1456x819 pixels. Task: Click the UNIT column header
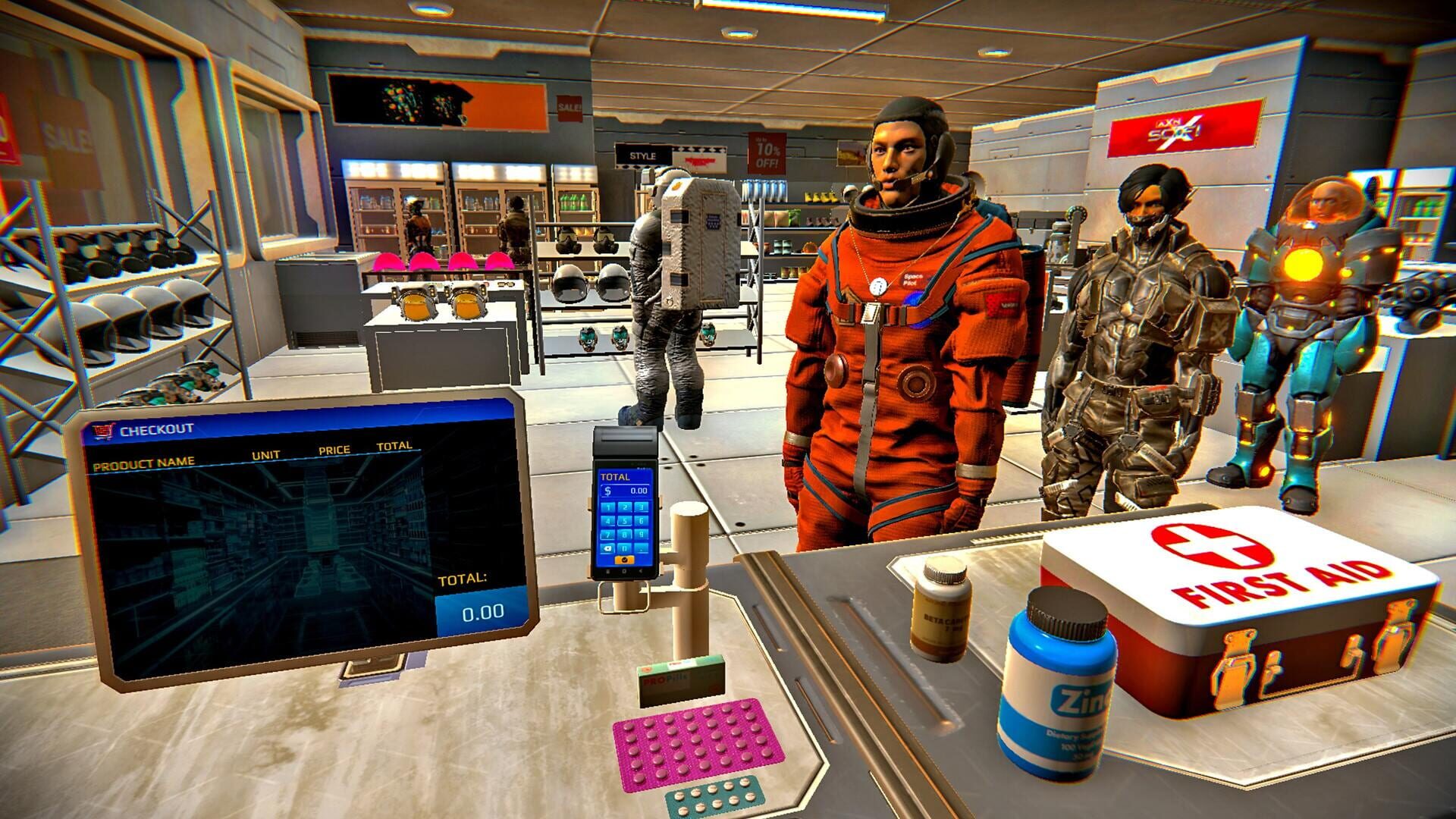[x=265, y=454]
